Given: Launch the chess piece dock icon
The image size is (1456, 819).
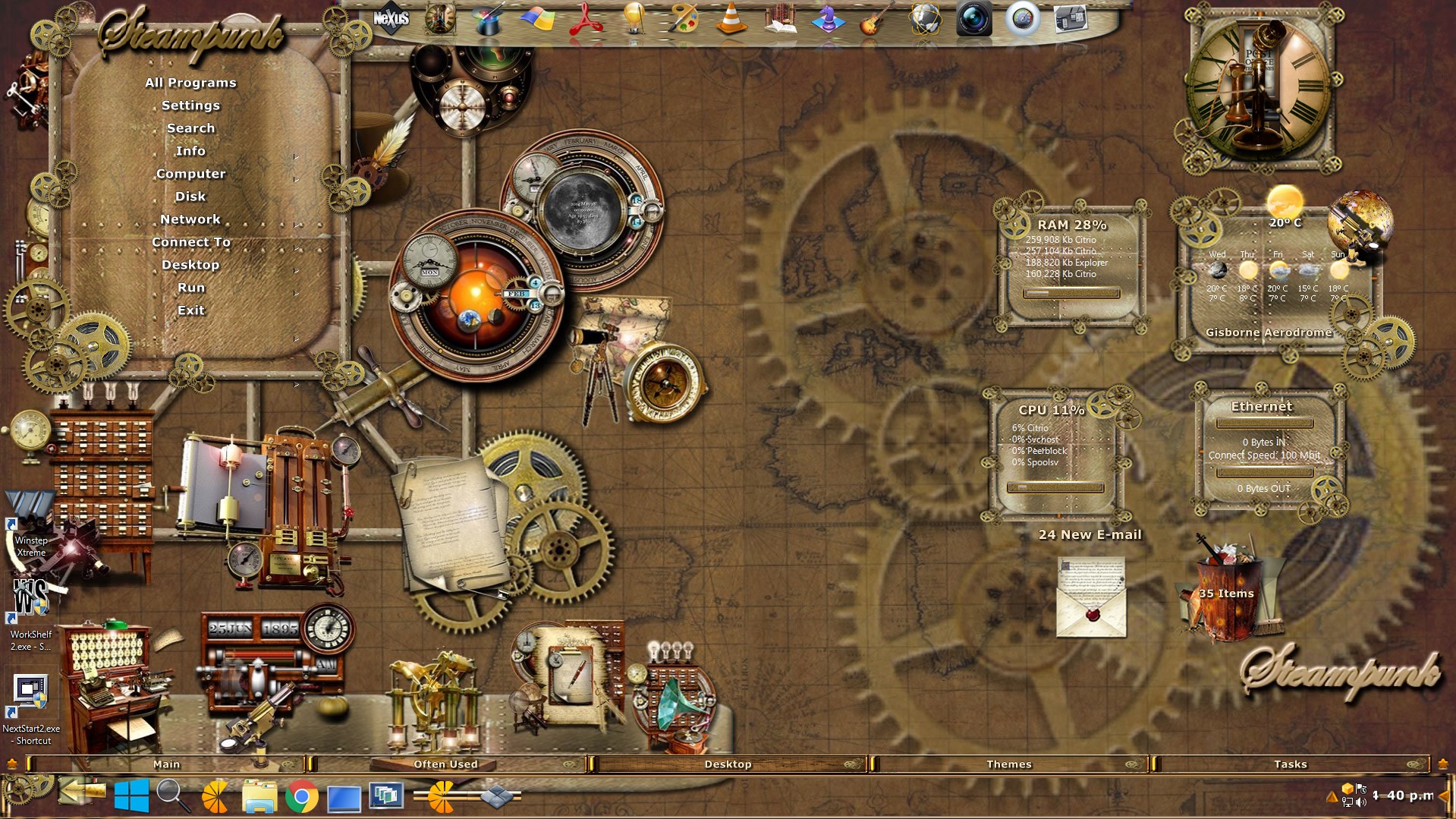Looking at the screenshot, I should (827, 19).
